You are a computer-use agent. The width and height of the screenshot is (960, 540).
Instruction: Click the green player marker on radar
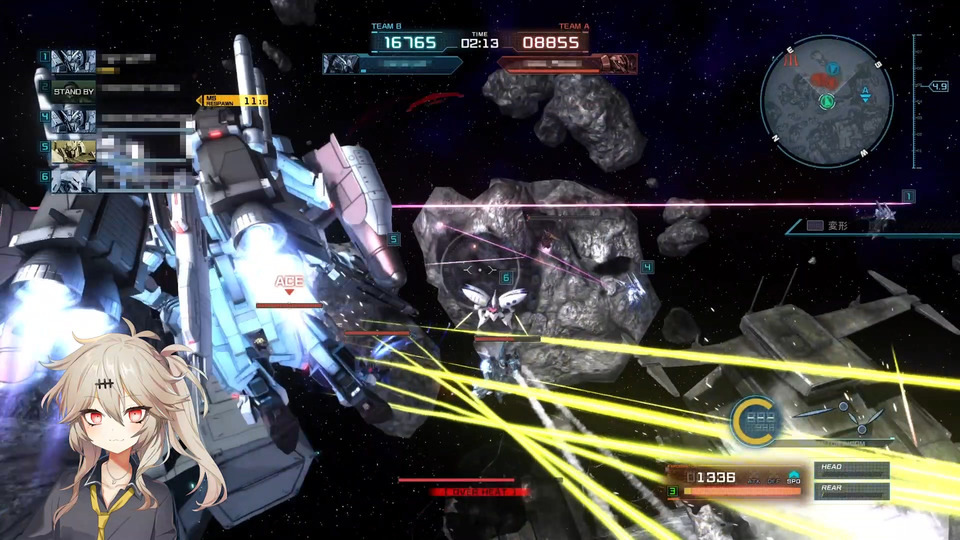[827, 101]
